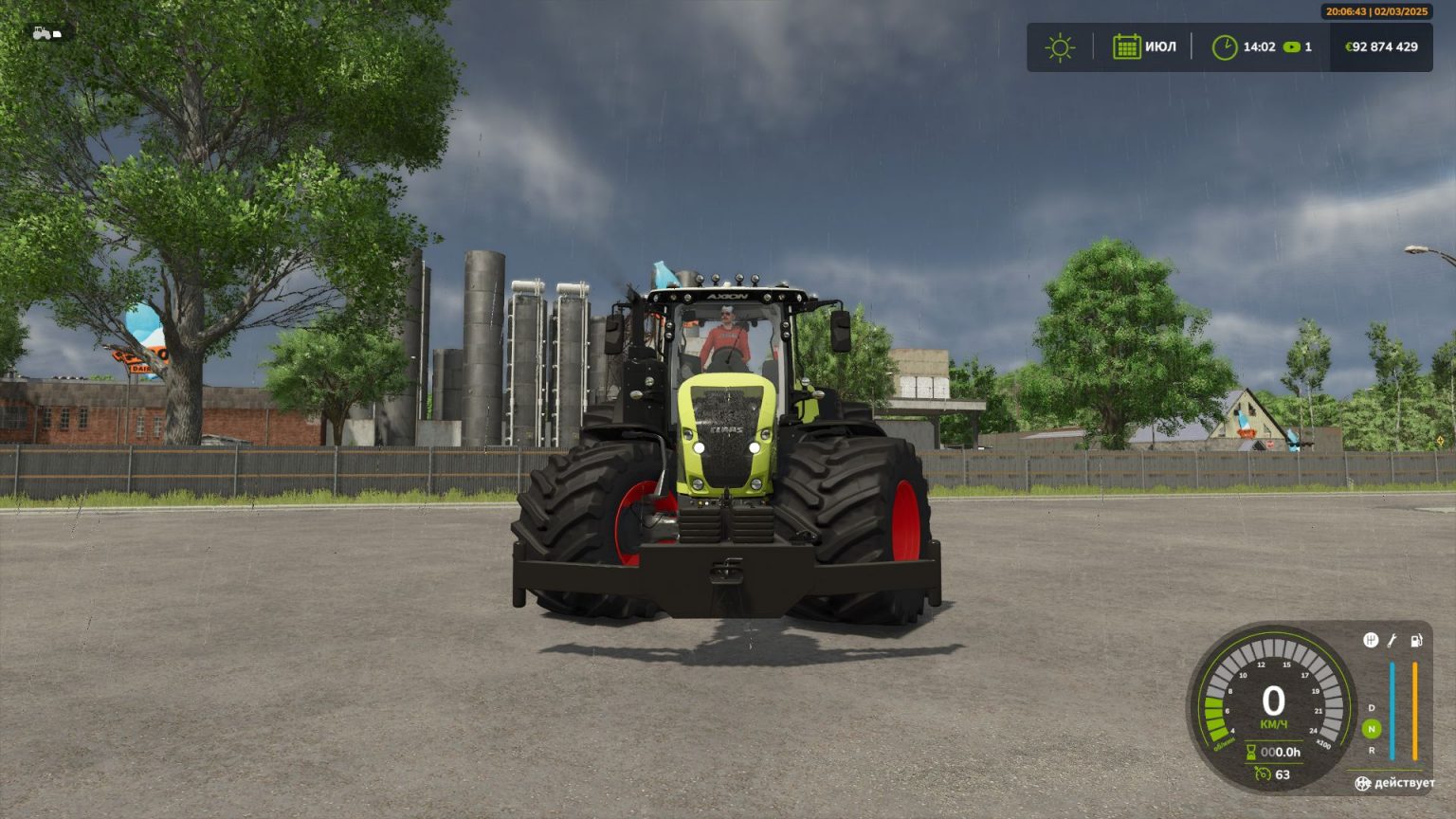Click the weather sun icon in the top HUD
This screenshot has width=1456, height=819.
(x=1058, y=45)
